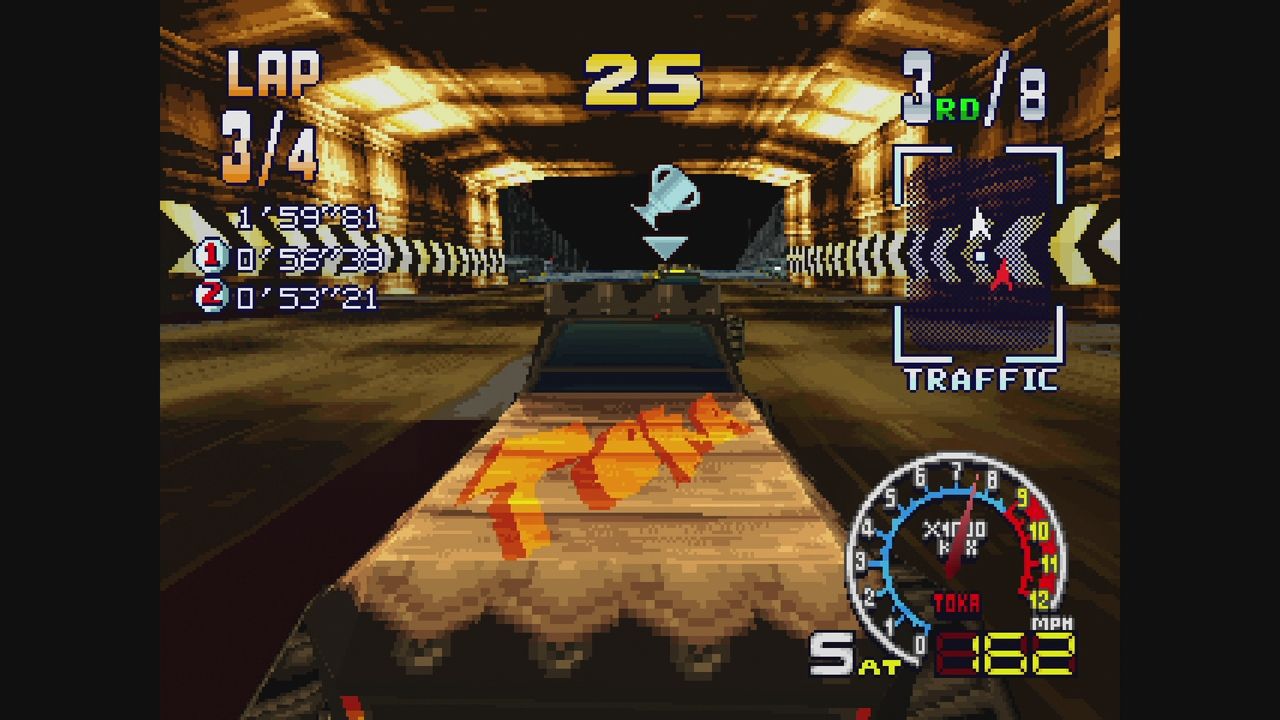Click the Traffic radar minimap
This screenshot has width=1280, height=720.
(x=978, y=254)
